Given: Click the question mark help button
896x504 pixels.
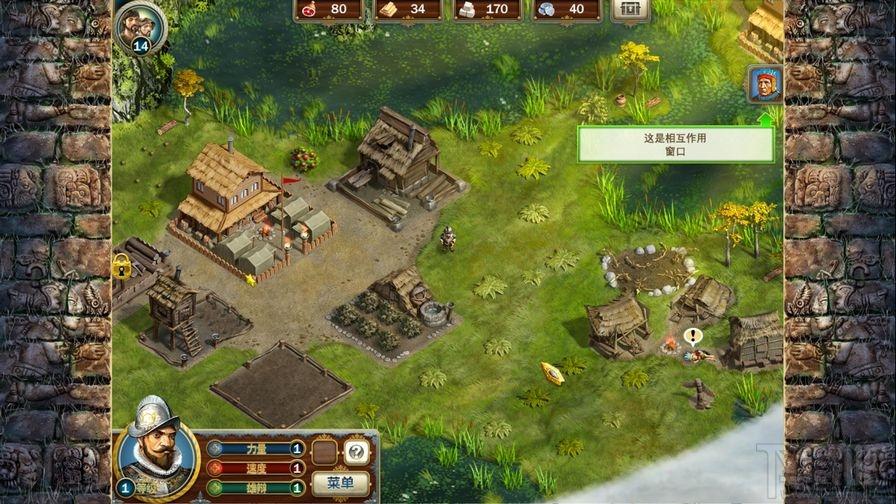Looking at the screenshot, I should (356, 452).
